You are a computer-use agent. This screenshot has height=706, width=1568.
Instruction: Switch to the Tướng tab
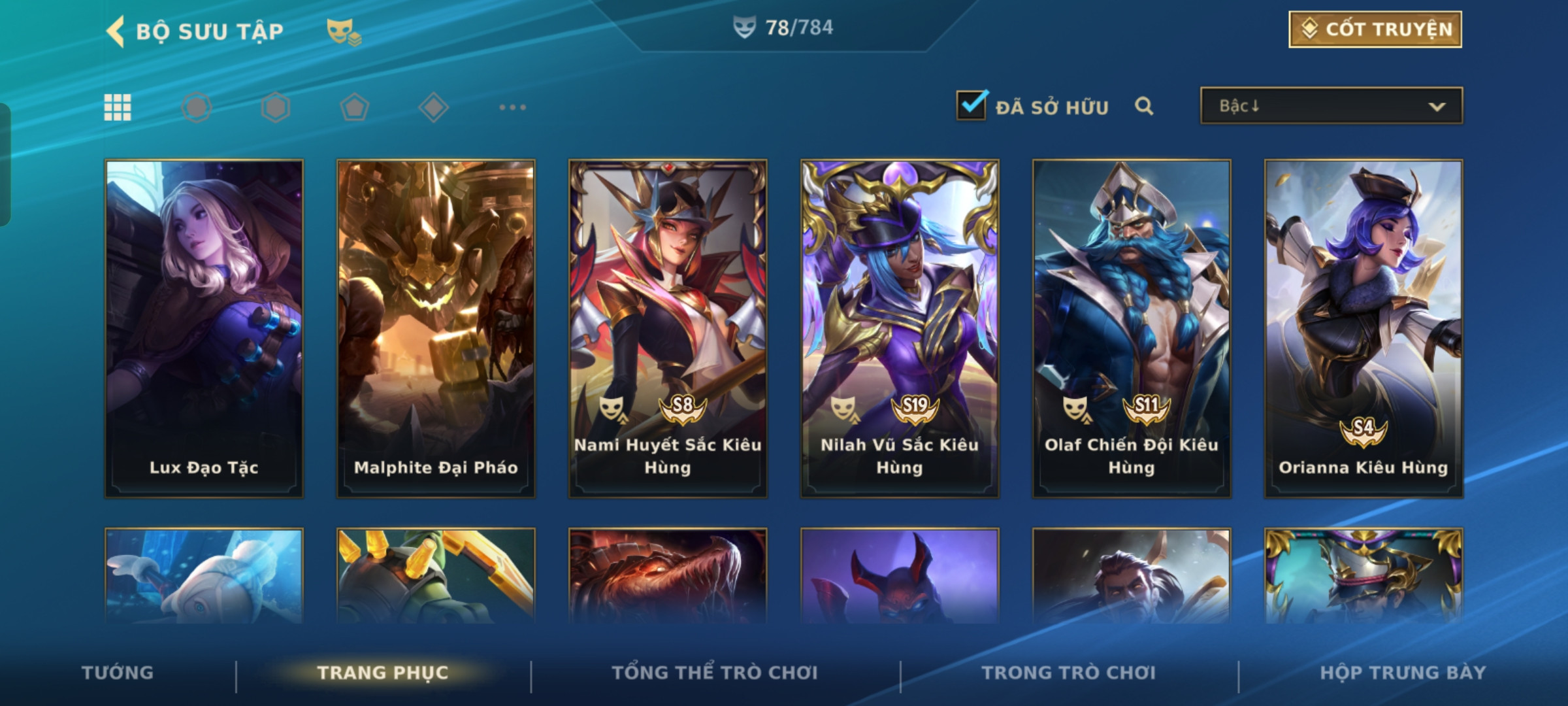point(118,673)
